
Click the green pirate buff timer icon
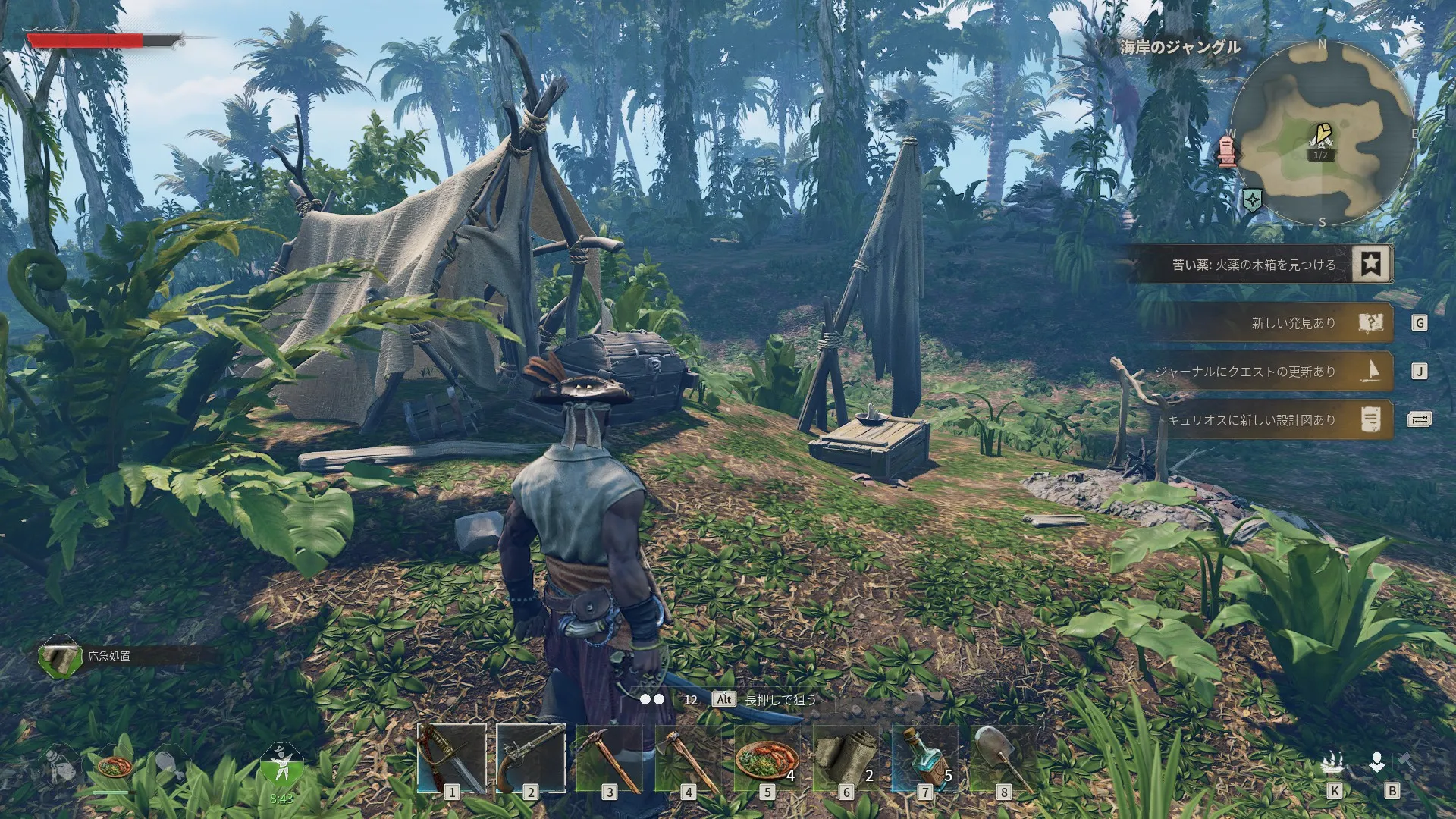coord(281,767)
